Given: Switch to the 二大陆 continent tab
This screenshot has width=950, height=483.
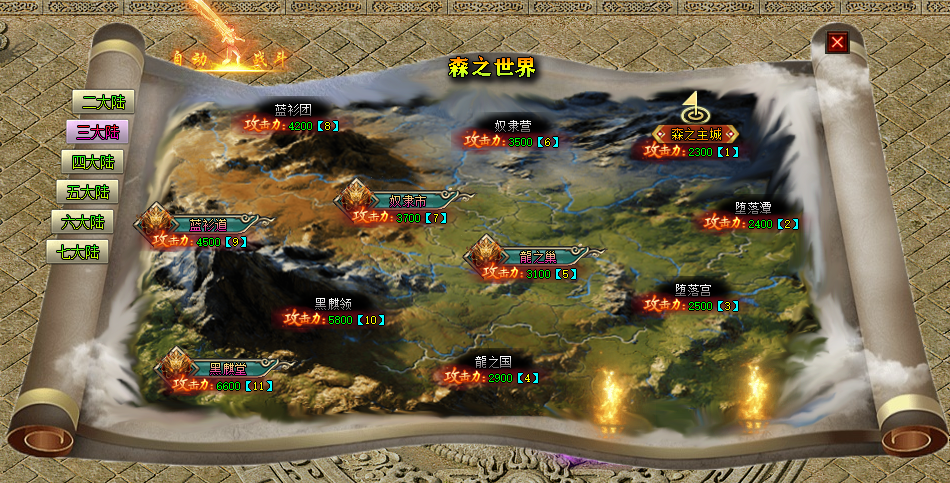Looking at the screenshot, I should (x=102, y=102).
